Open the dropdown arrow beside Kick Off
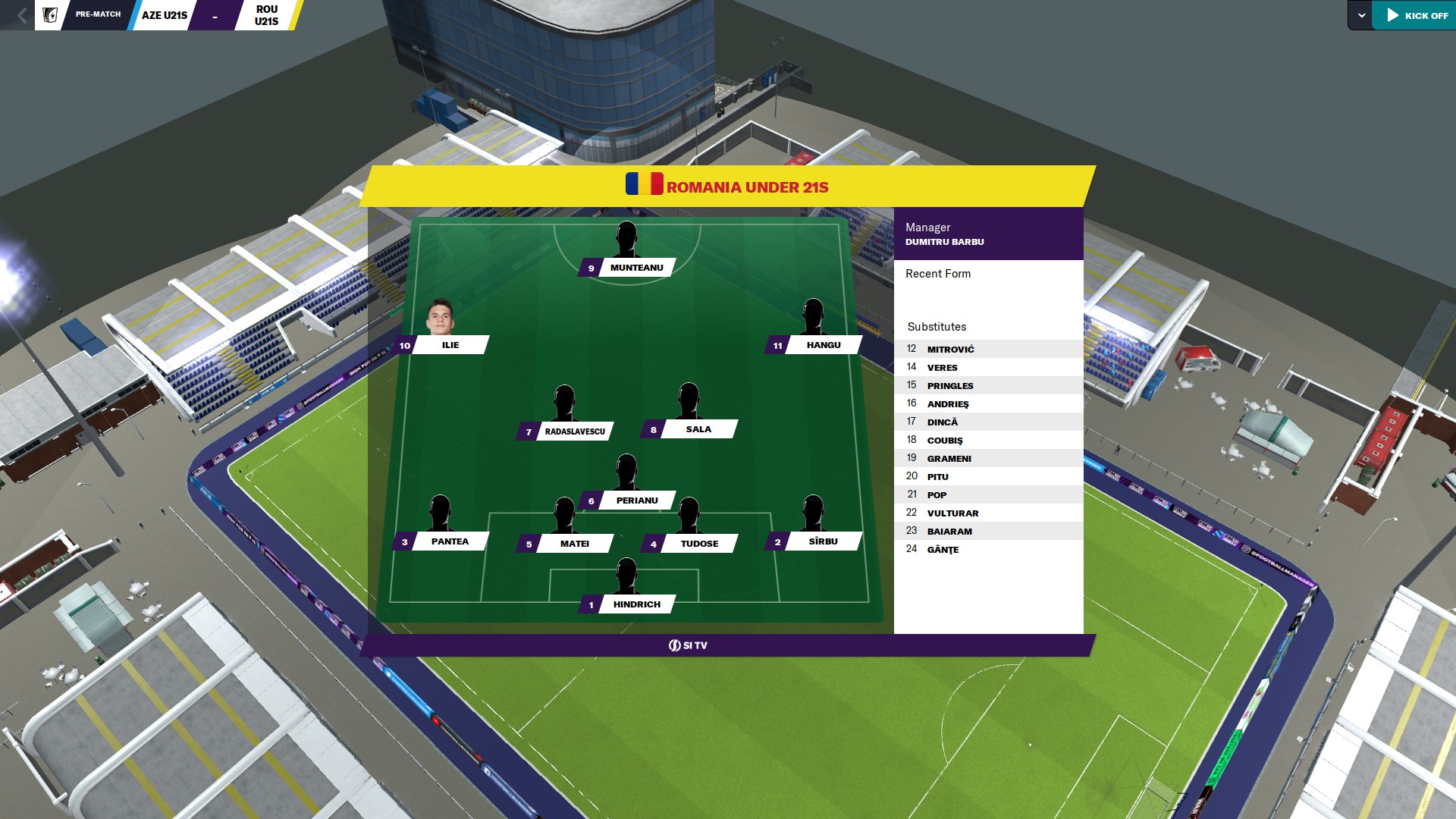Image resolution: width=1456 pixels, height=819 pixels. [1361, 15]
